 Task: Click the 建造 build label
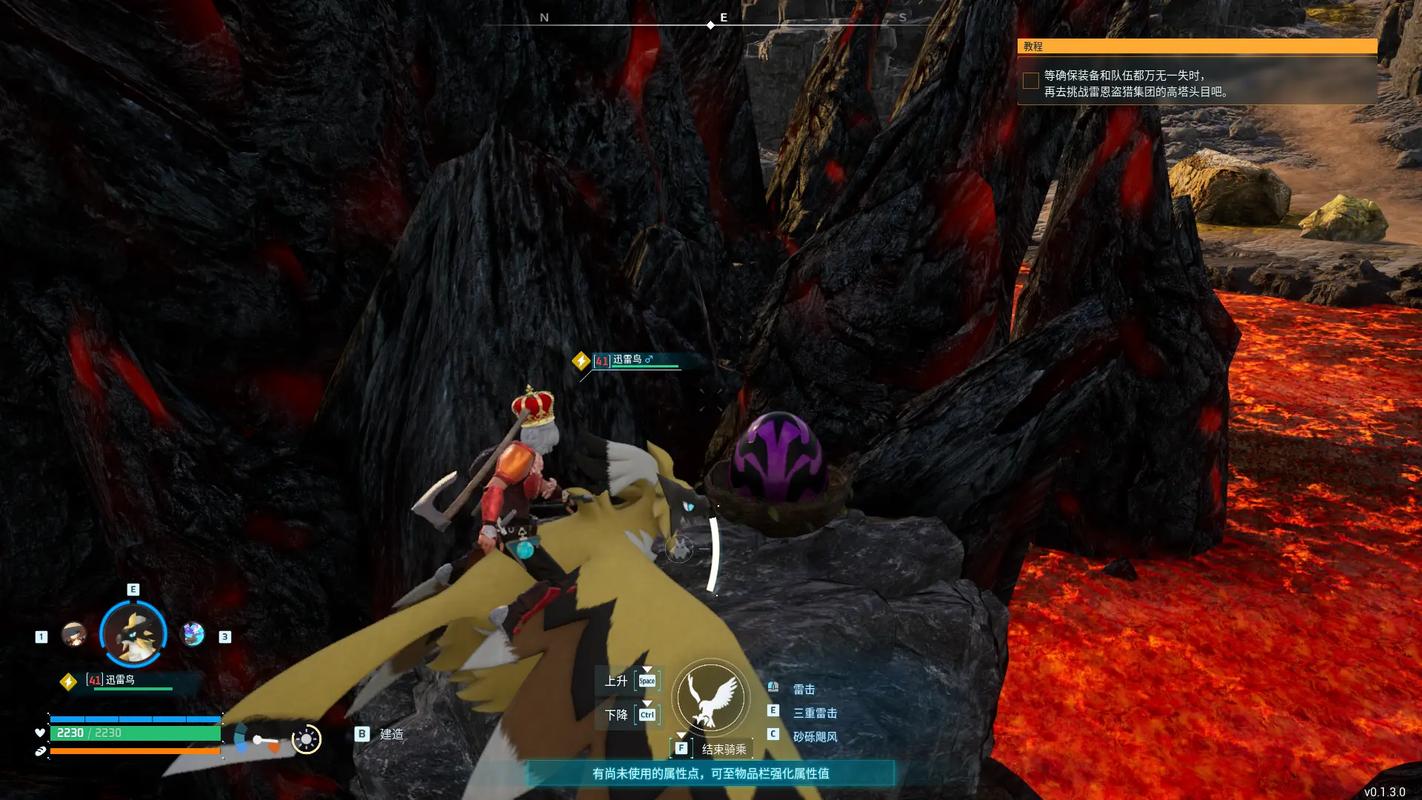[391, 734]
